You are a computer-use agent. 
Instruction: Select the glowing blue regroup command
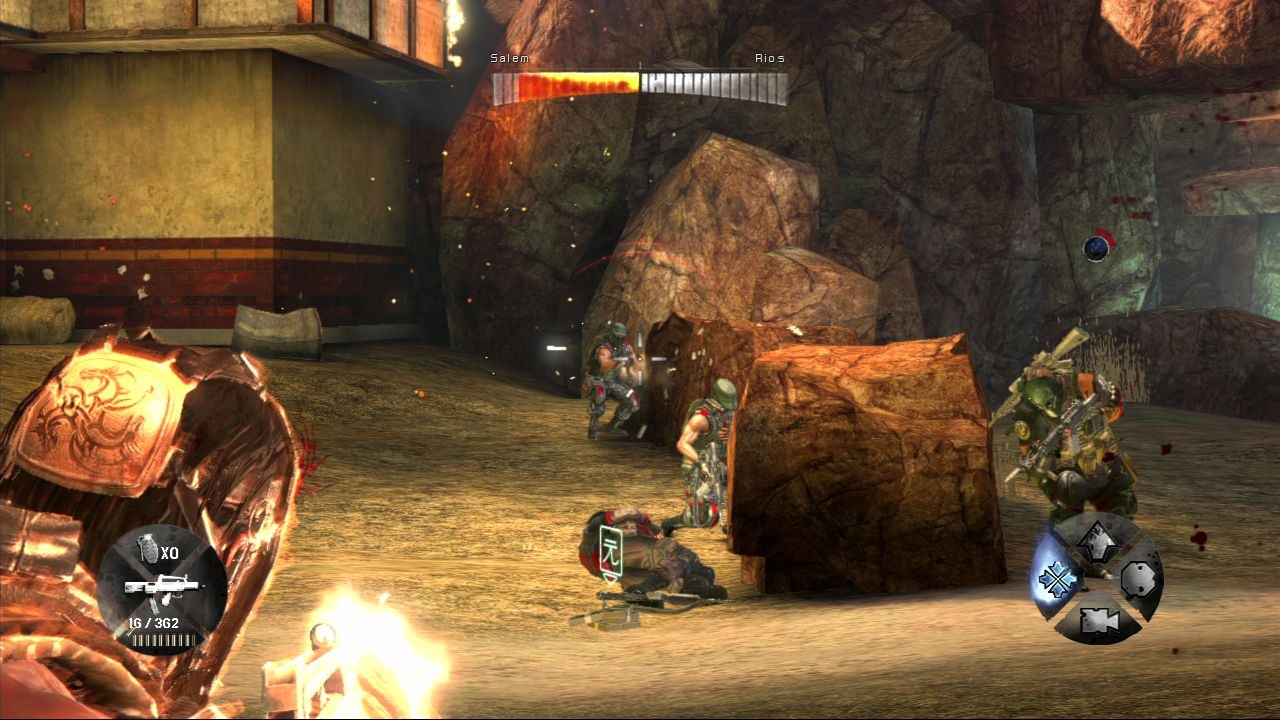1056,579
